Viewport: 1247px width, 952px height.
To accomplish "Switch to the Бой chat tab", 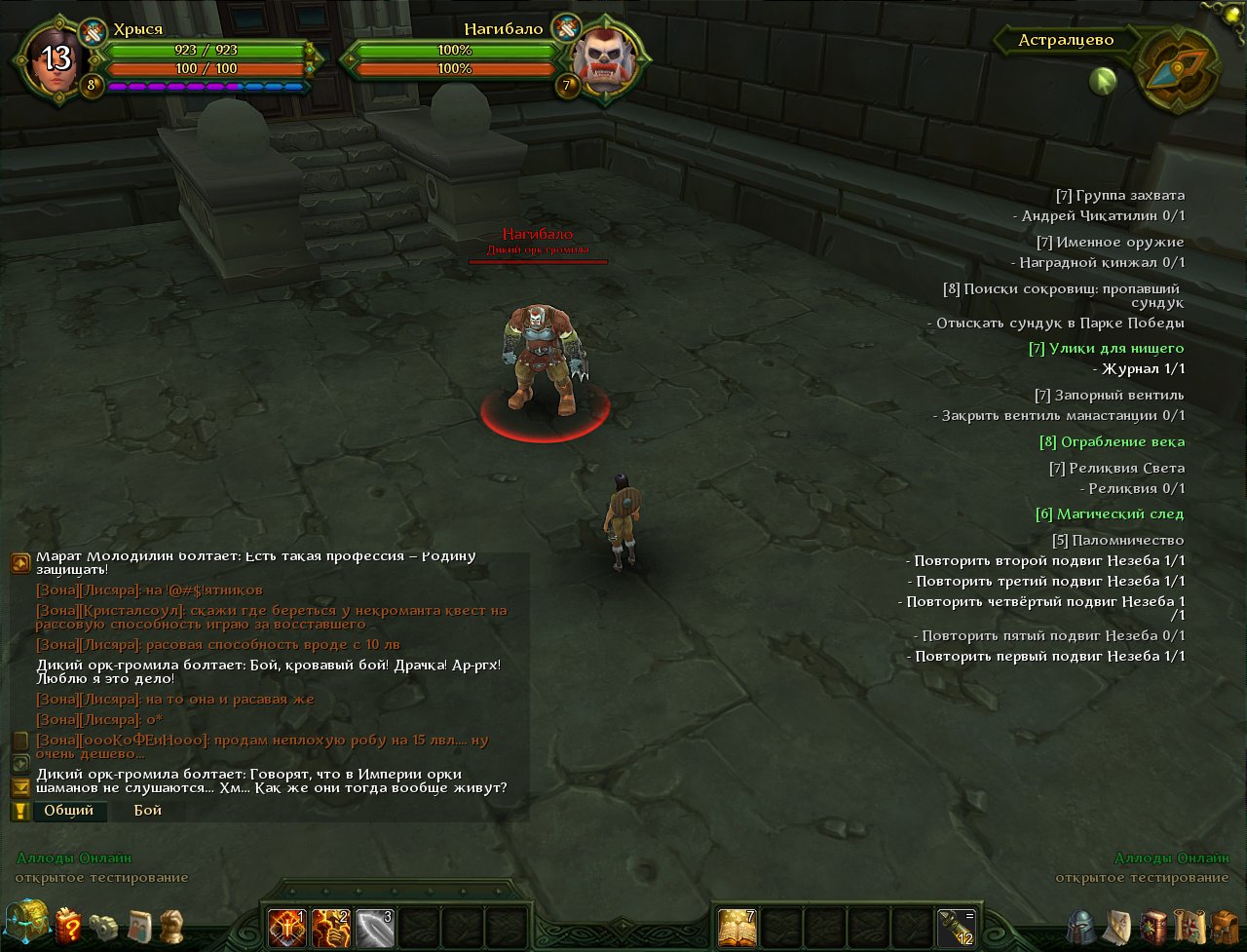I will point(148,810).
